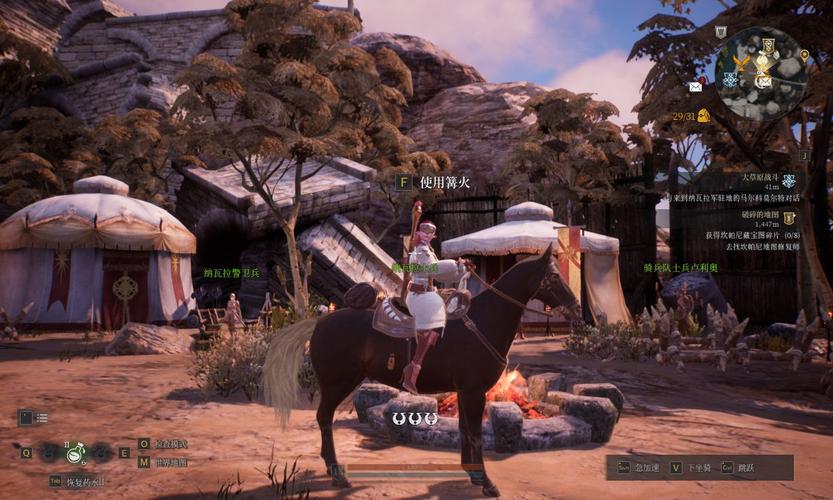Click the golden eagle marker on minimap
Image resolution: width=833 pixels, height=500 pixels.
tap(744, 60)
